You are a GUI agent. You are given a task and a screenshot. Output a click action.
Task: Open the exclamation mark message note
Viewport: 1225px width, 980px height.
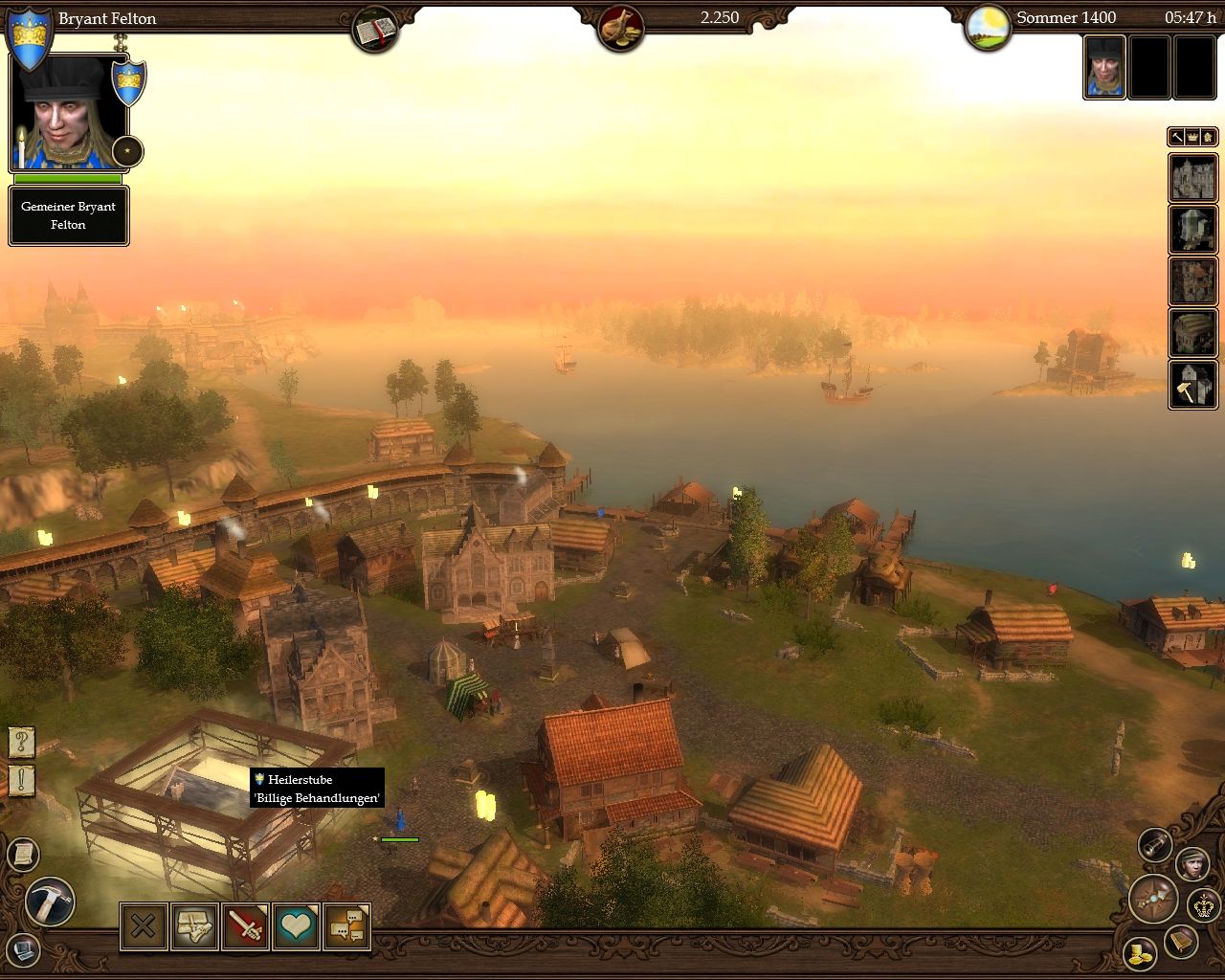point(21,781)
